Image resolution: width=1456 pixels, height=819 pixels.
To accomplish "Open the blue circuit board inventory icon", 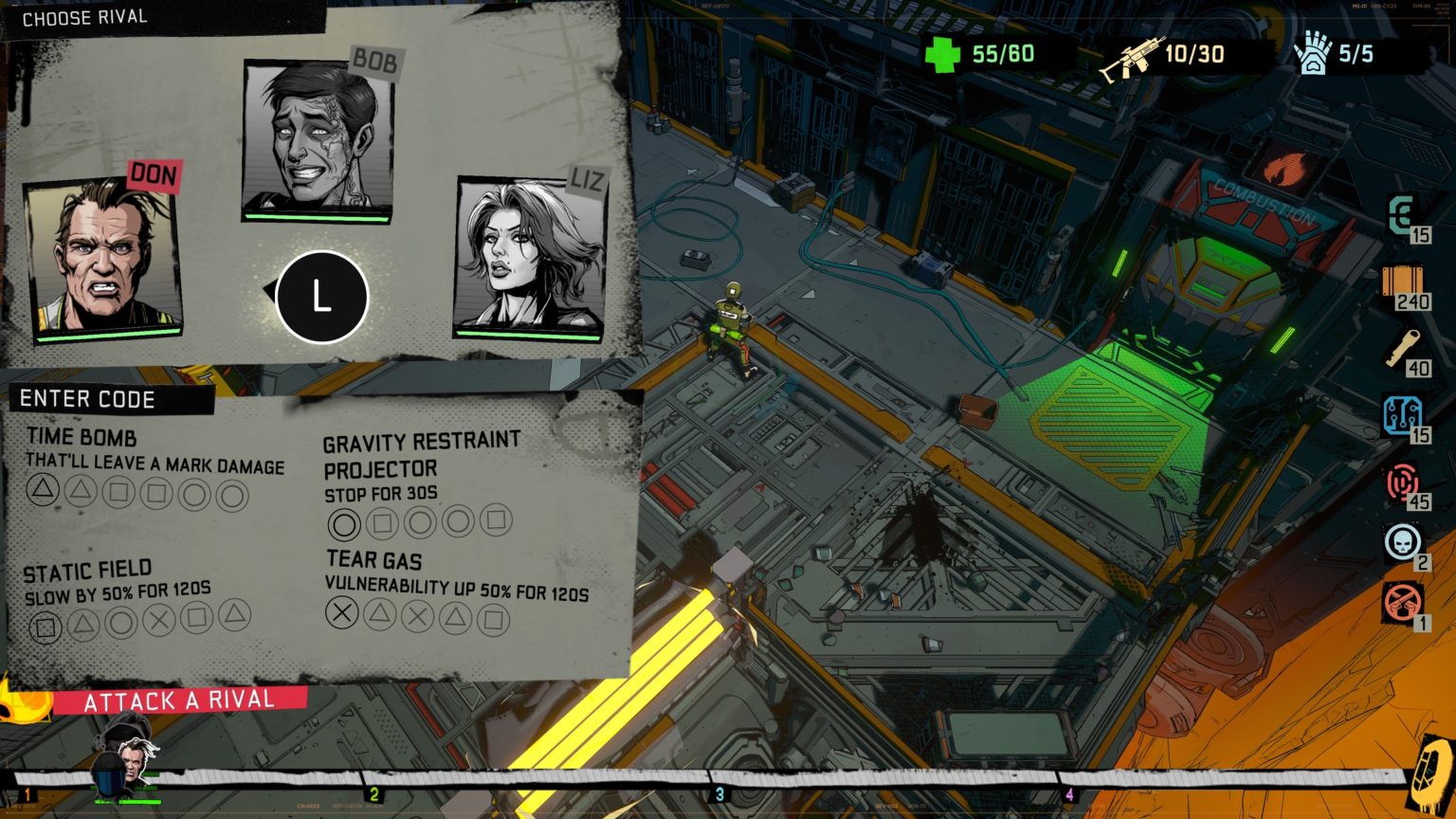I will pos(1403,414).
